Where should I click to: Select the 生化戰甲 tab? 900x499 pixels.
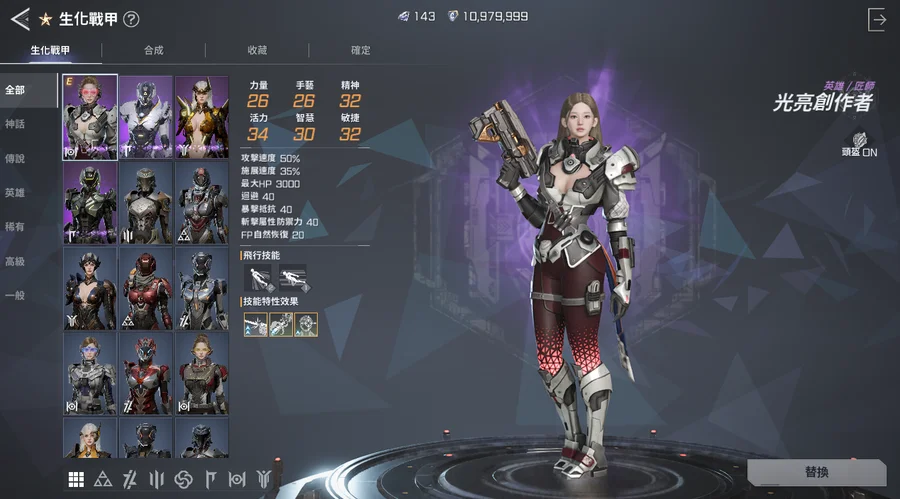click(50, 50)
